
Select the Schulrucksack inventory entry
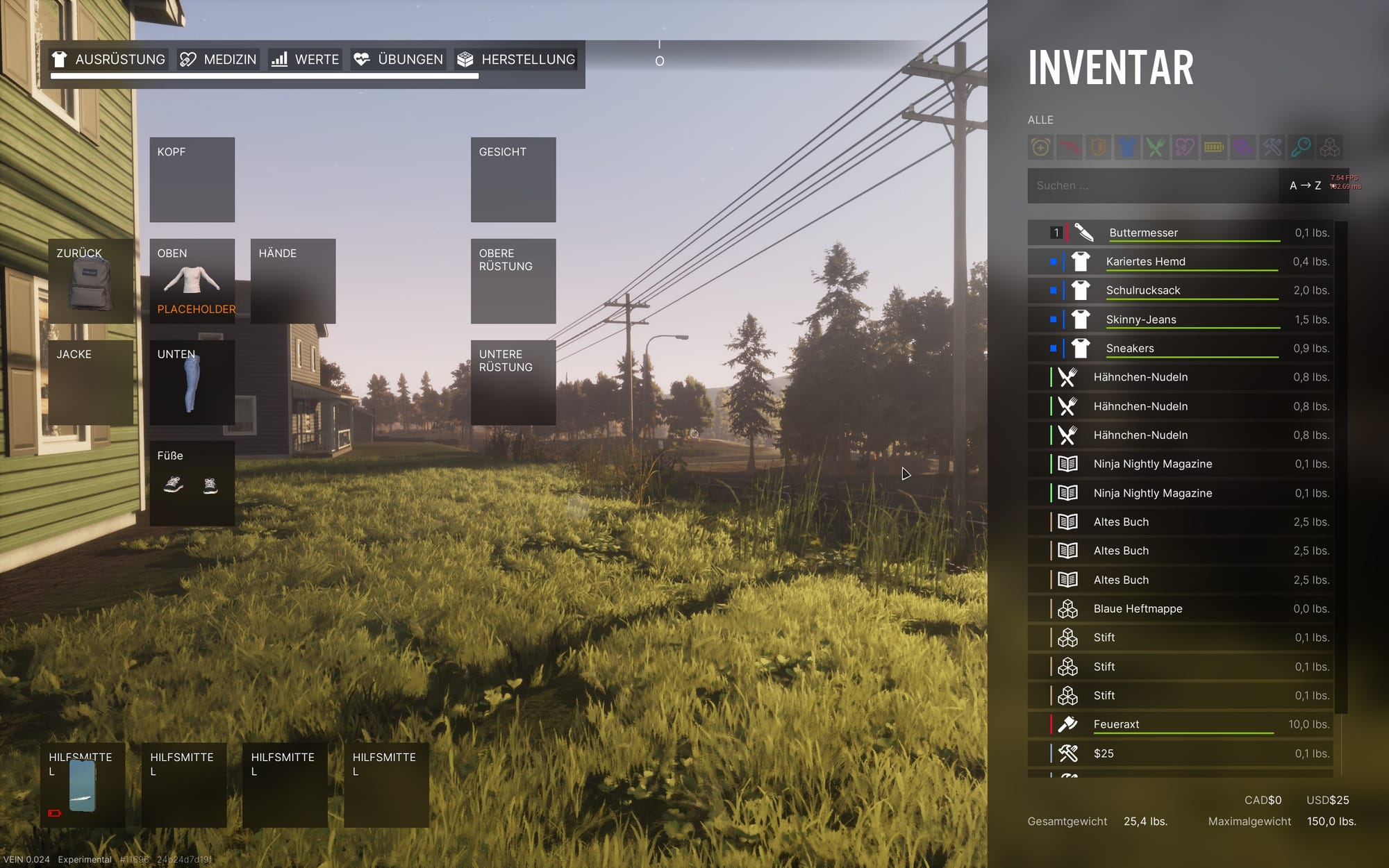pyautogui.click(x=1180, y=290)
